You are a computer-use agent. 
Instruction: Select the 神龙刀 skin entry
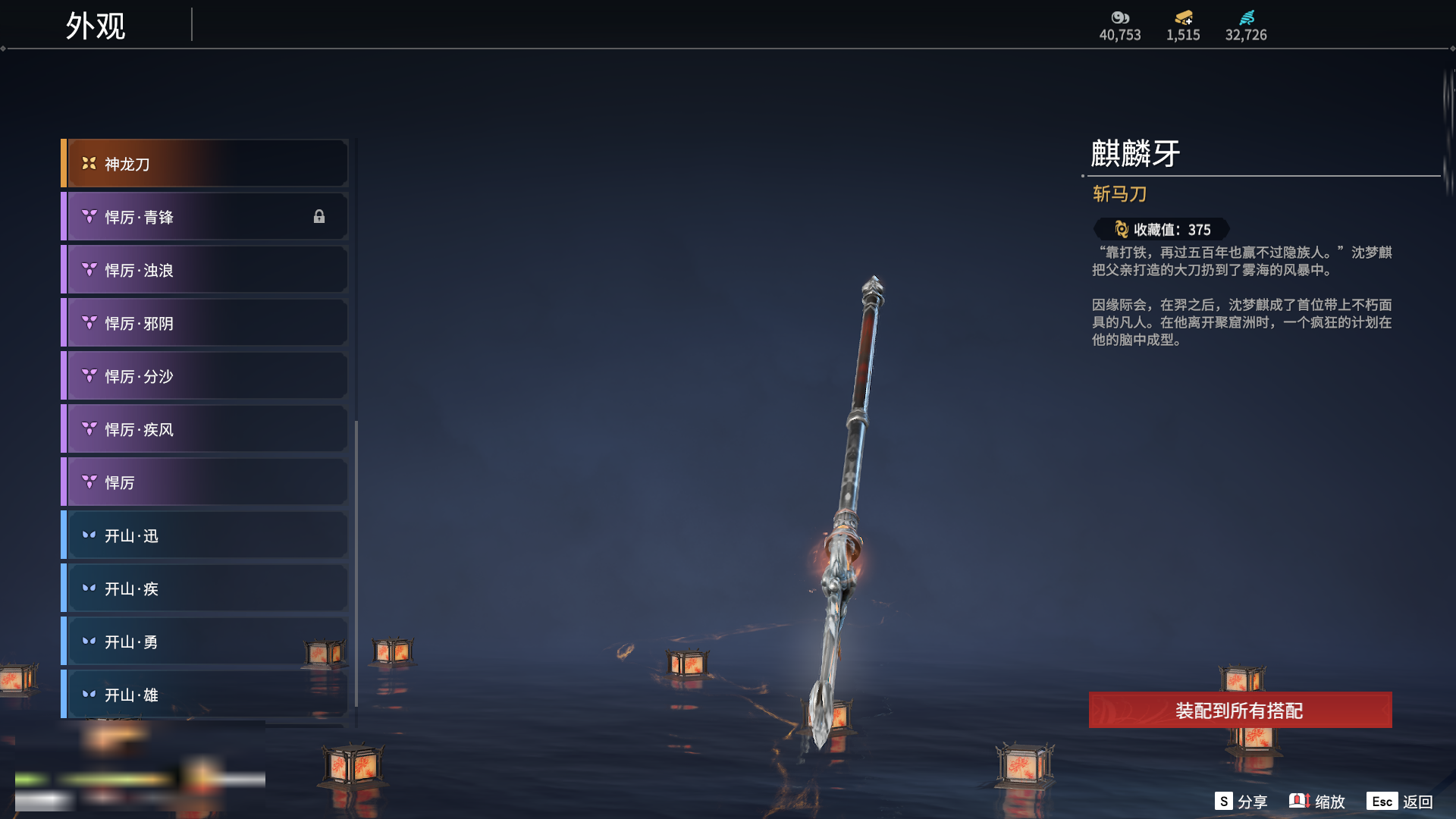(x=205, y=164)
